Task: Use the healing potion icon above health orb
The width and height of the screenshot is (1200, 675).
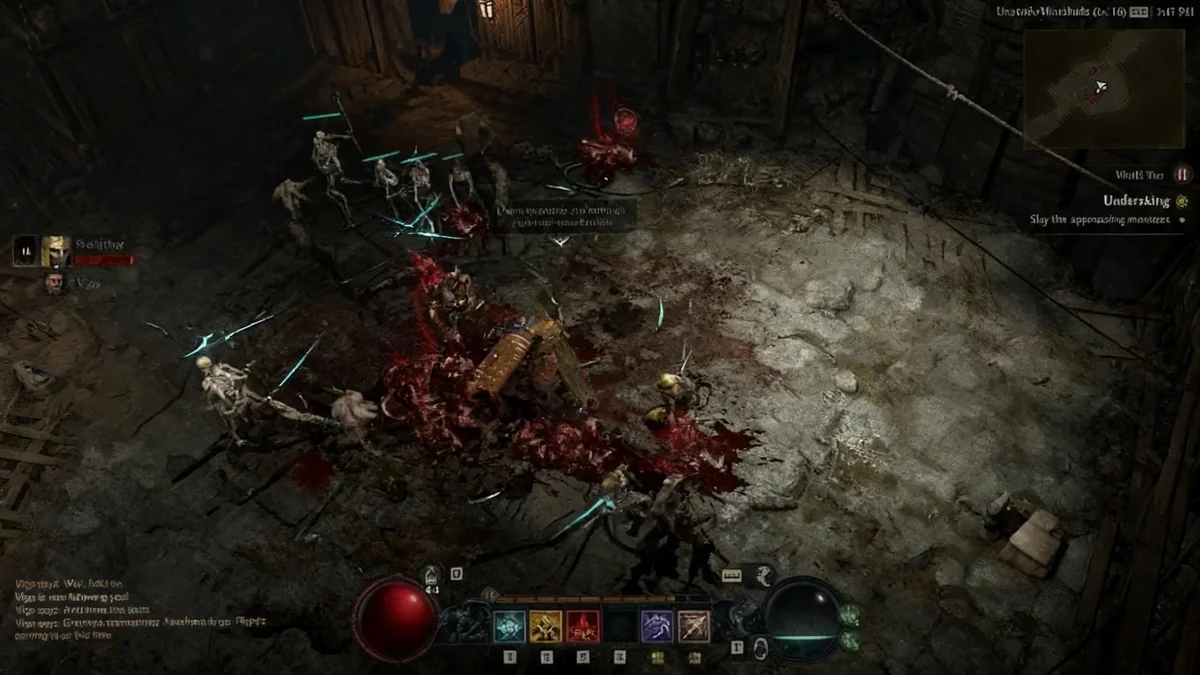Action: [433, 576]
